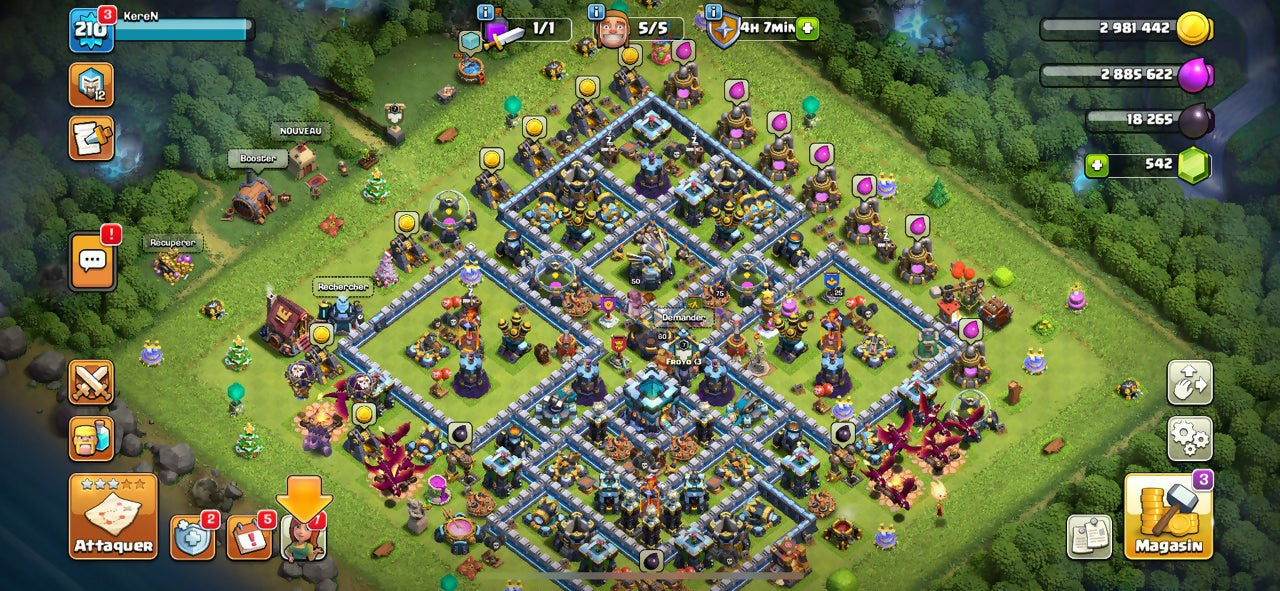Open the Magasin shop
This screenshot has height=591, width=1280.
click(1168, 516)
